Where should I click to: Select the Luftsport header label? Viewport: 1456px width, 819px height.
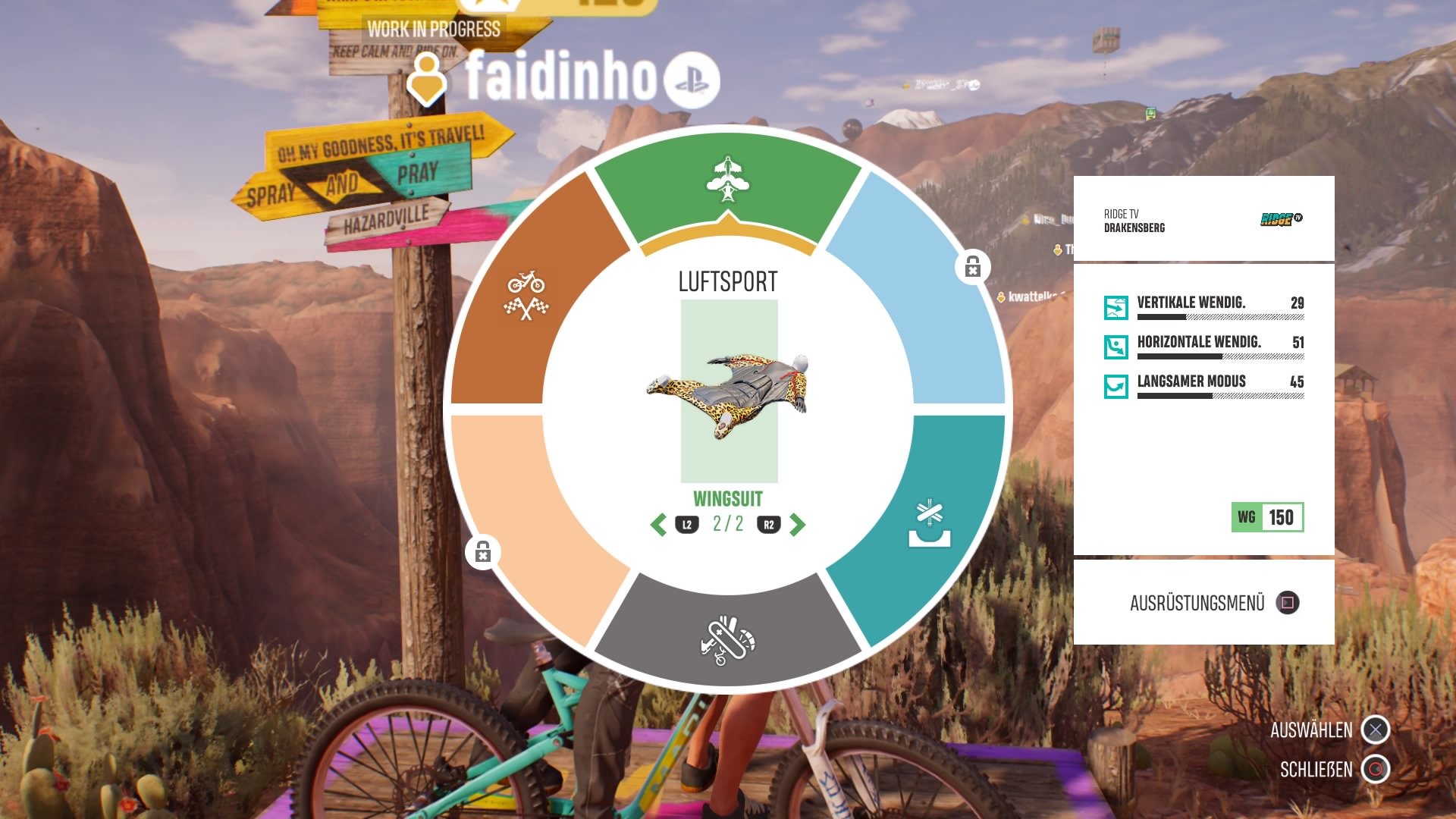(x=726, y=281)
